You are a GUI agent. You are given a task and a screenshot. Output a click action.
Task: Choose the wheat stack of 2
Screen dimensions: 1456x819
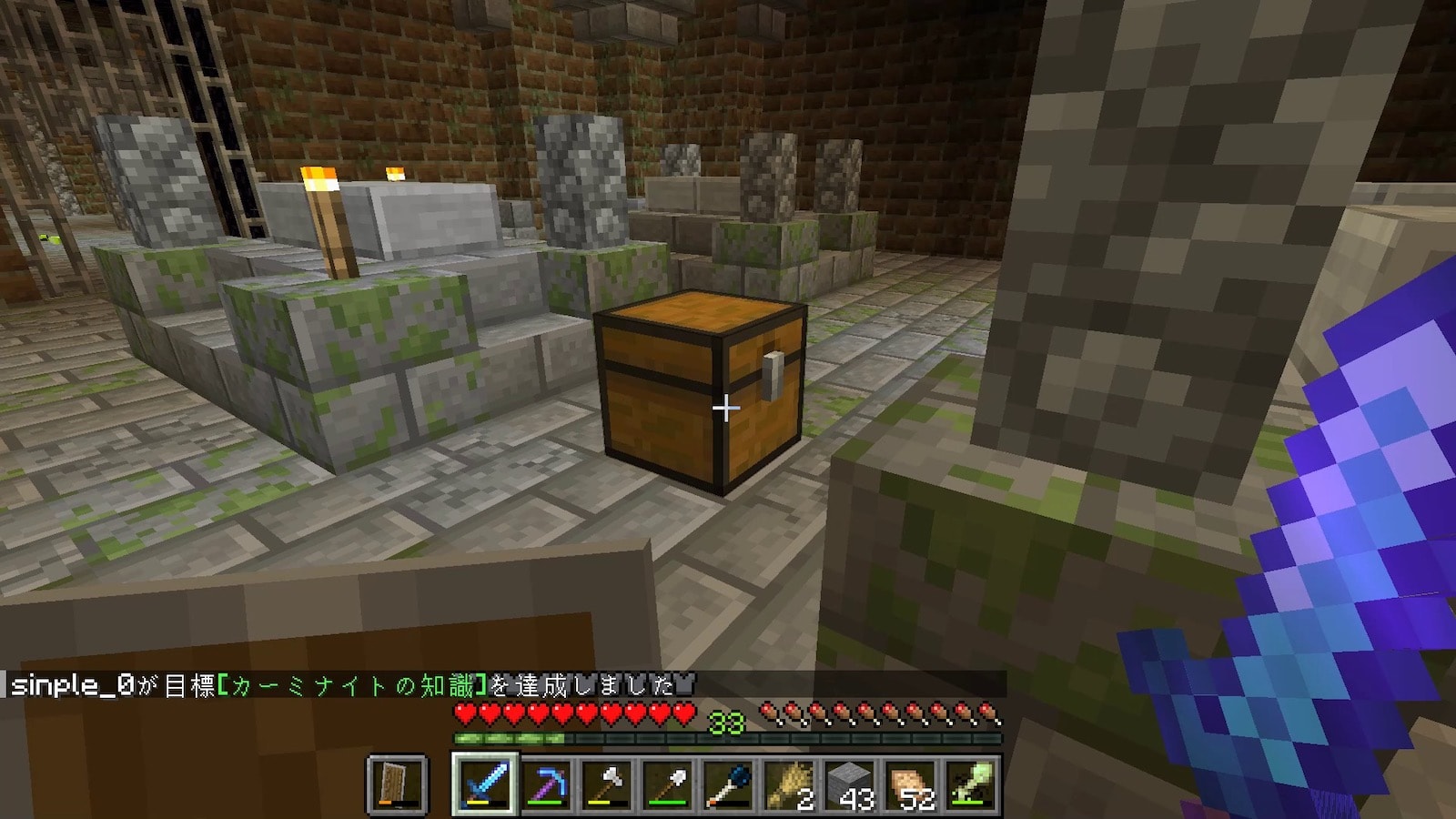pyautogui.click(x=789, y=784)
